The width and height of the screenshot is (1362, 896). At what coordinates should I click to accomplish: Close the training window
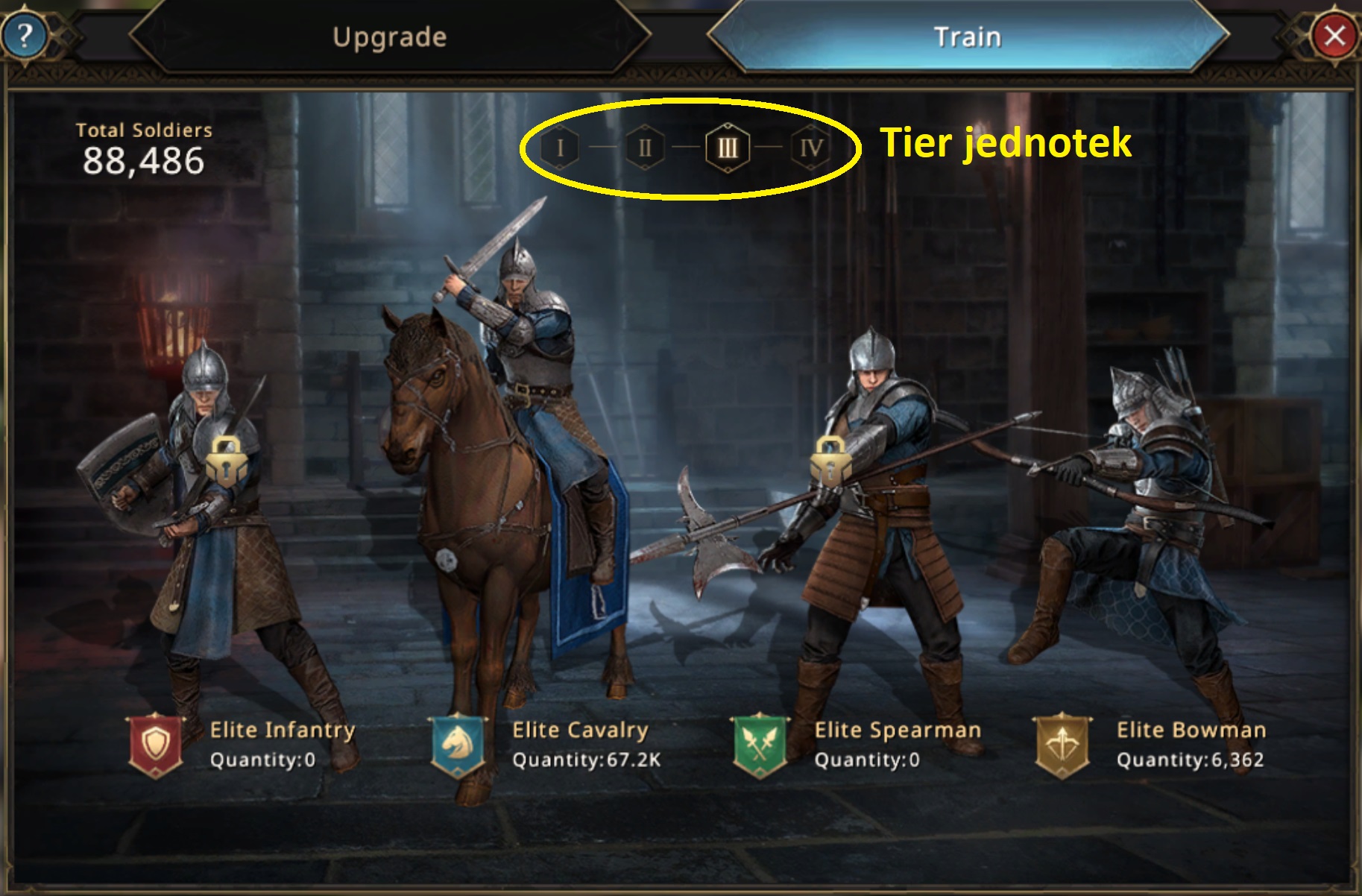pyautogui.click(x=1334, y=35)
